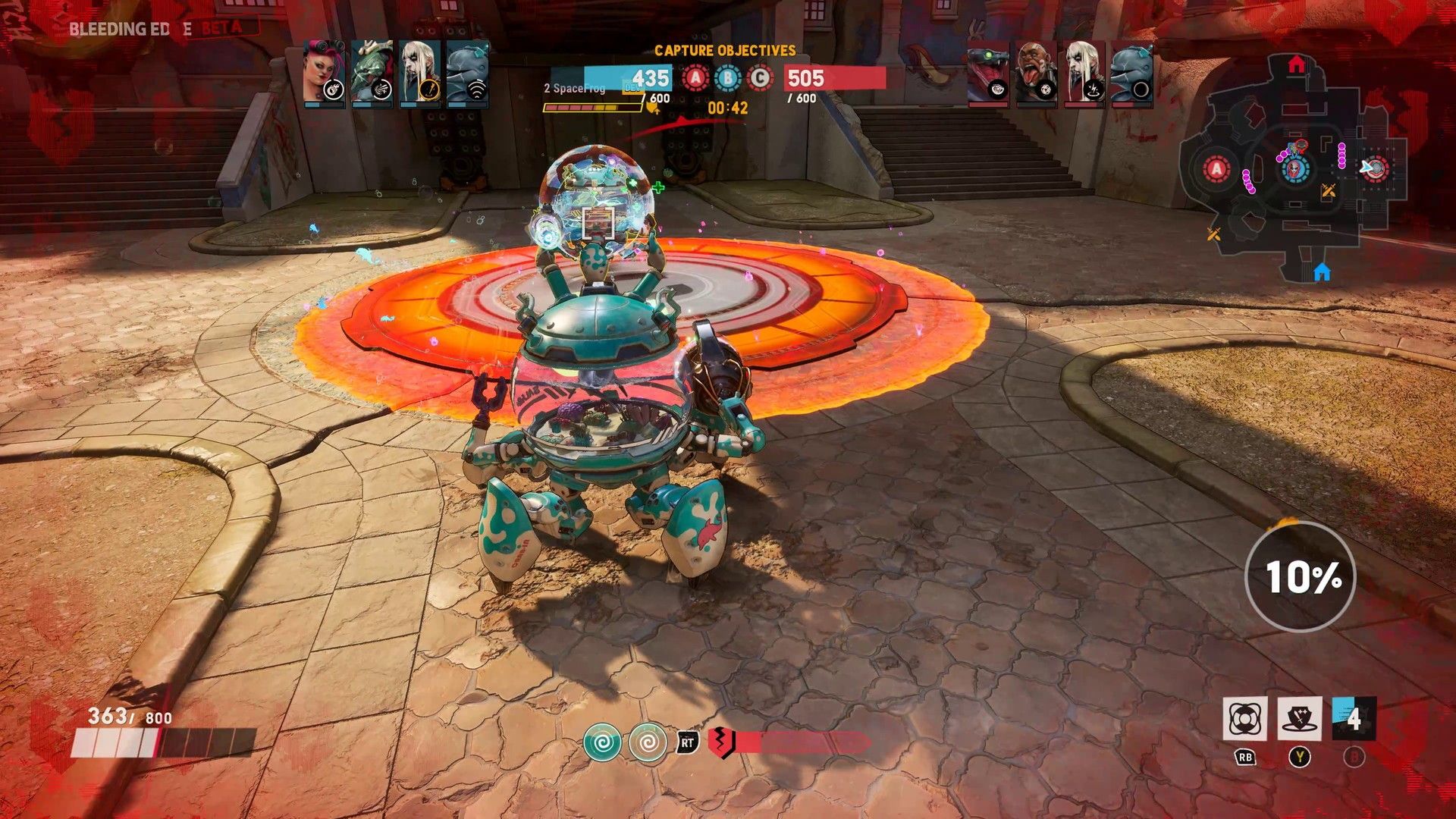
Task: Choose the blue team's dolphin portrait
Action: [x=467, y=73]
